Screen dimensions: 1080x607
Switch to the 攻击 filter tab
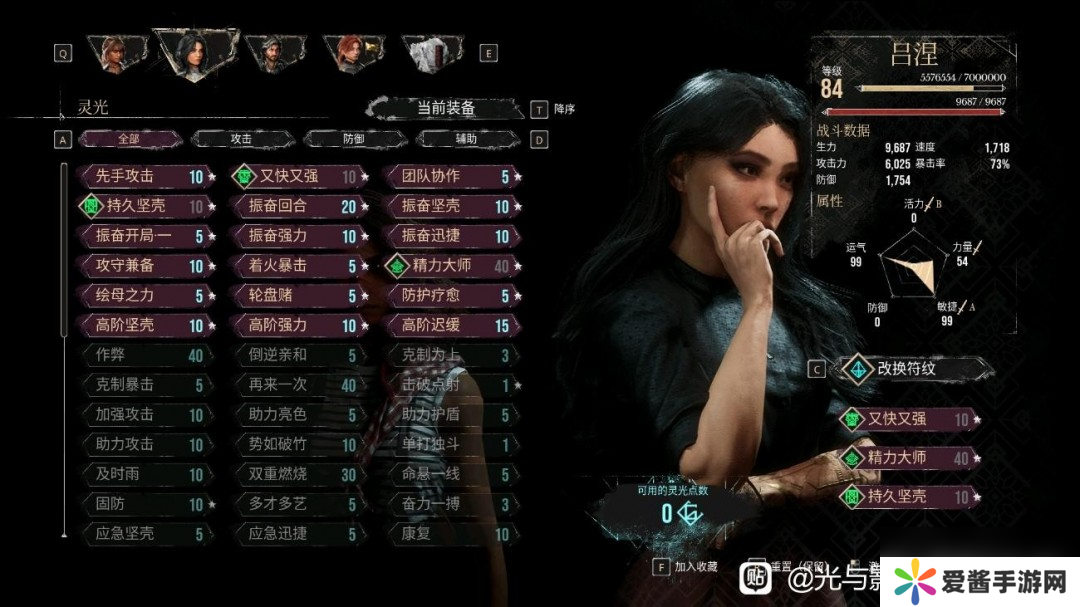pos(241,140)
